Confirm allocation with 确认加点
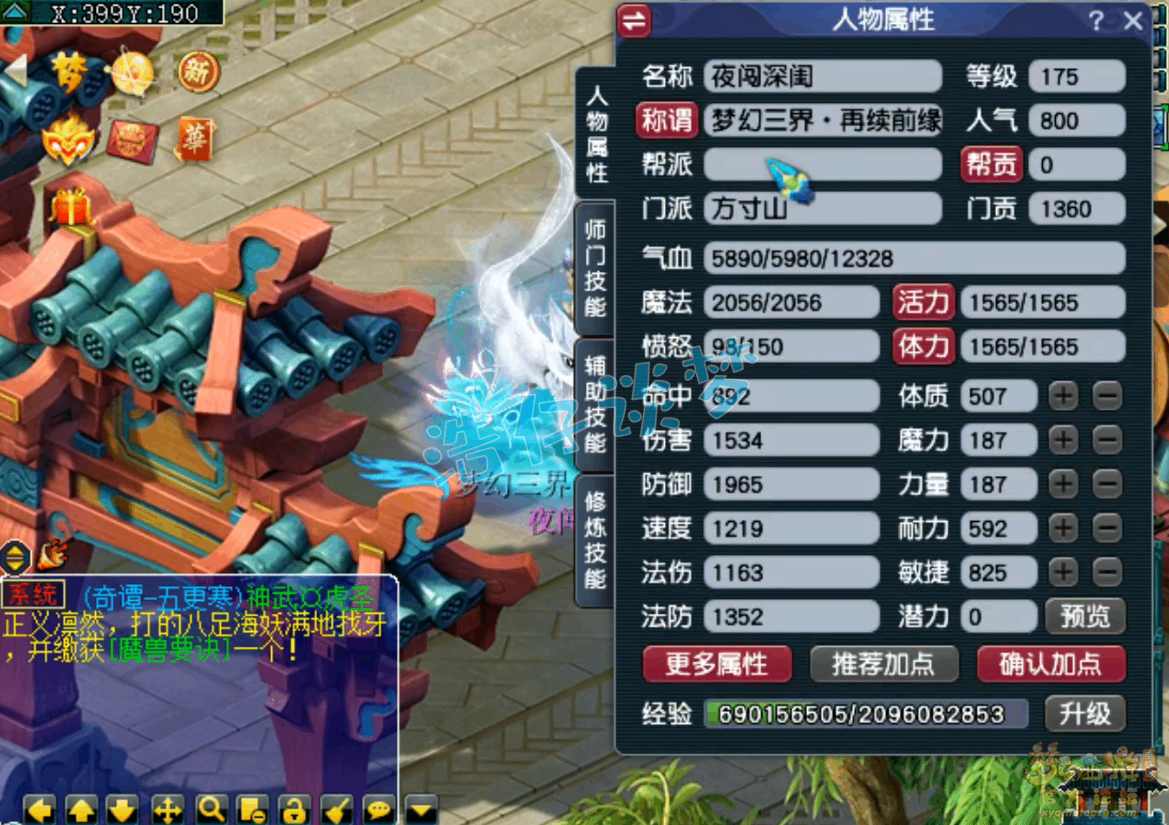Screen dimensions: 1169x825 [x=1050, y=663]
